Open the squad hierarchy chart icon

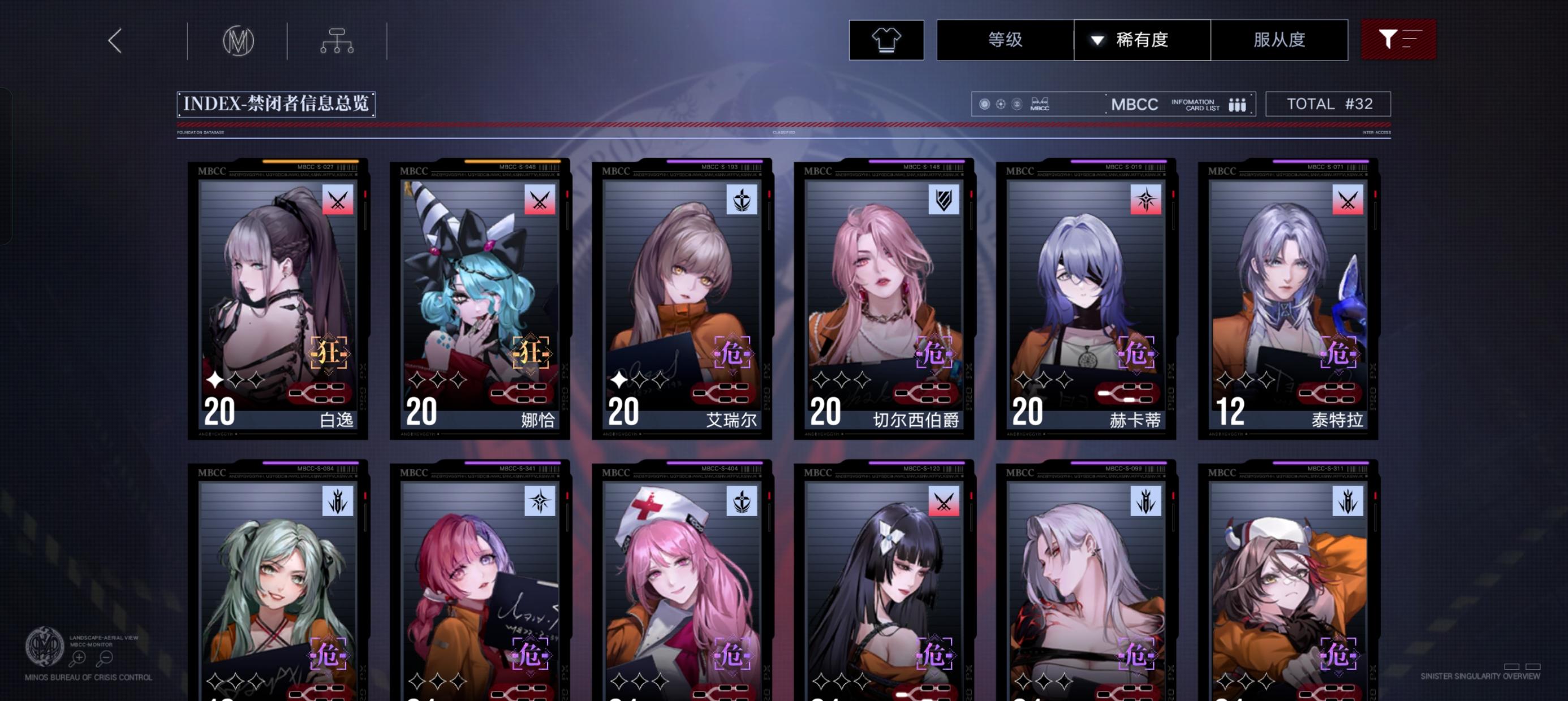coord(338,40)
